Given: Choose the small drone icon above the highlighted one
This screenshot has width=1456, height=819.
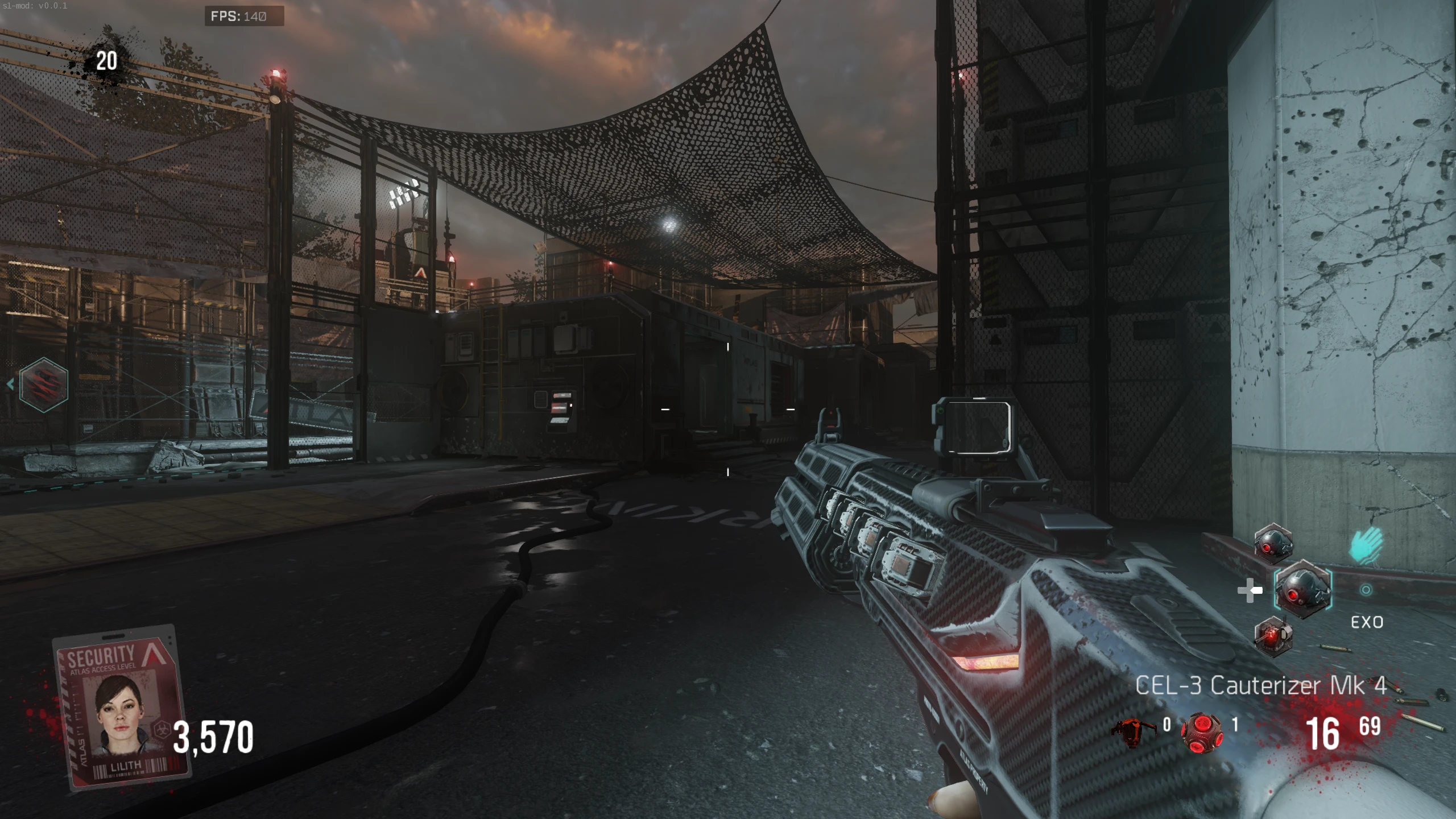Looking at the screenshot, I should (x=1273, y=543).
